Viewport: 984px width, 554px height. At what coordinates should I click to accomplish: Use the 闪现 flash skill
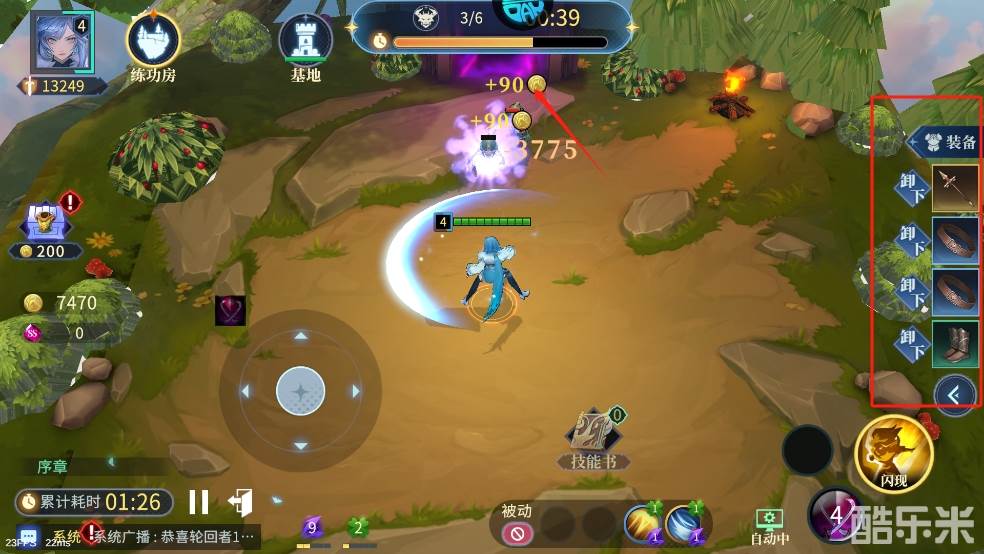coord(893,452)
